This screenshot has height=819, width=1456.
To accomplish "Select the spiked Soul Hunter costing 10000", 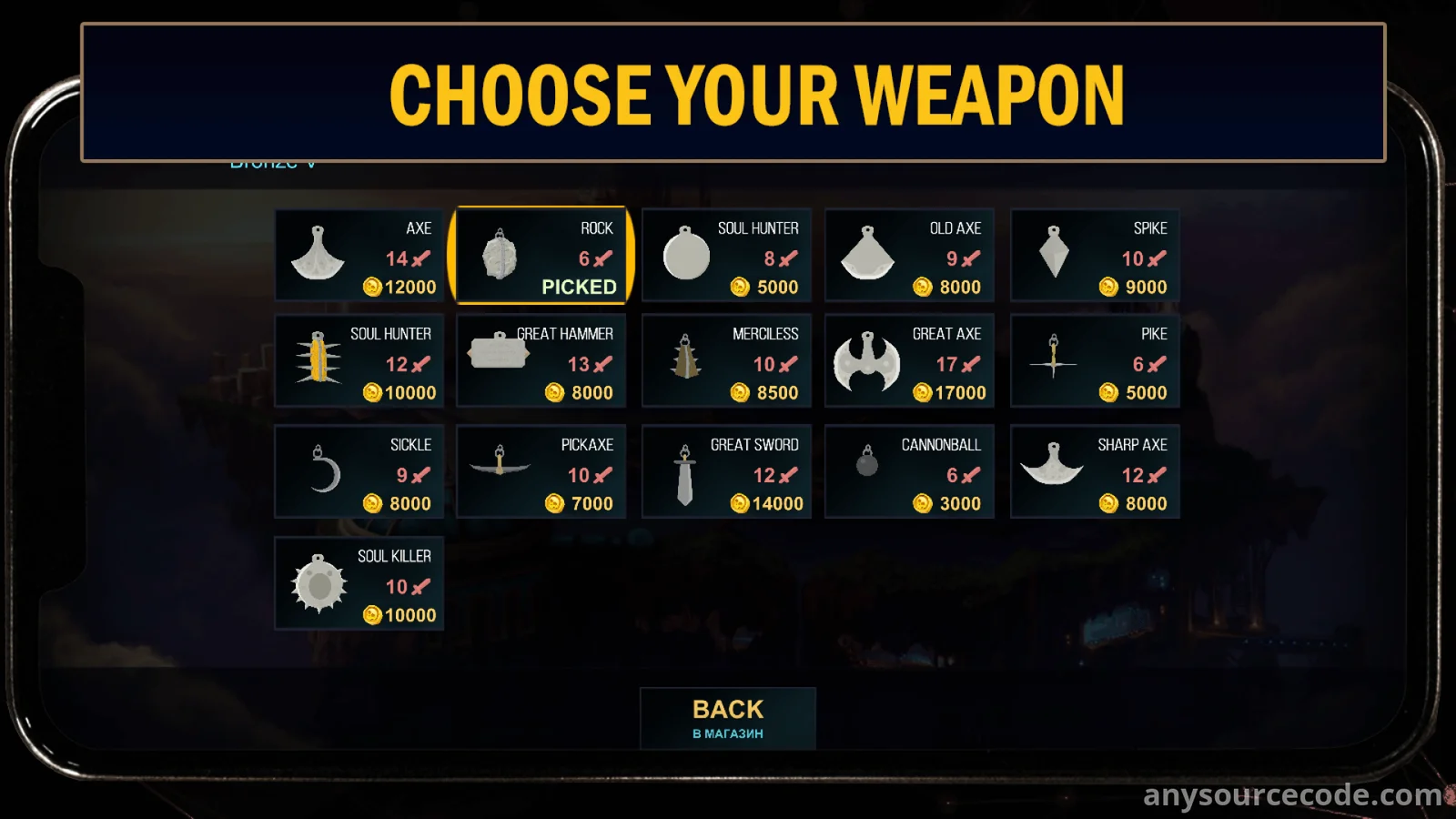I will coord(359,361).
